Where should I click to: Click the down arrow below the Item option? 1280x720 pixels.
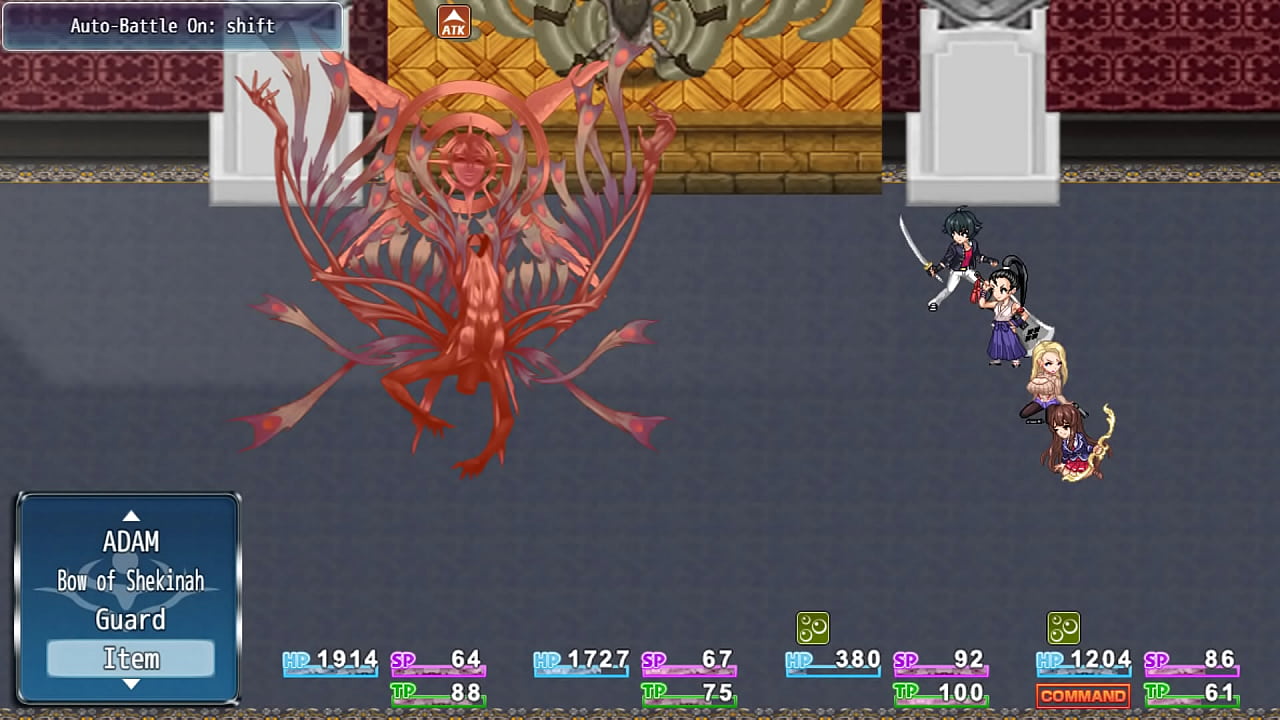pyautogui.click(x=131, y=686)
